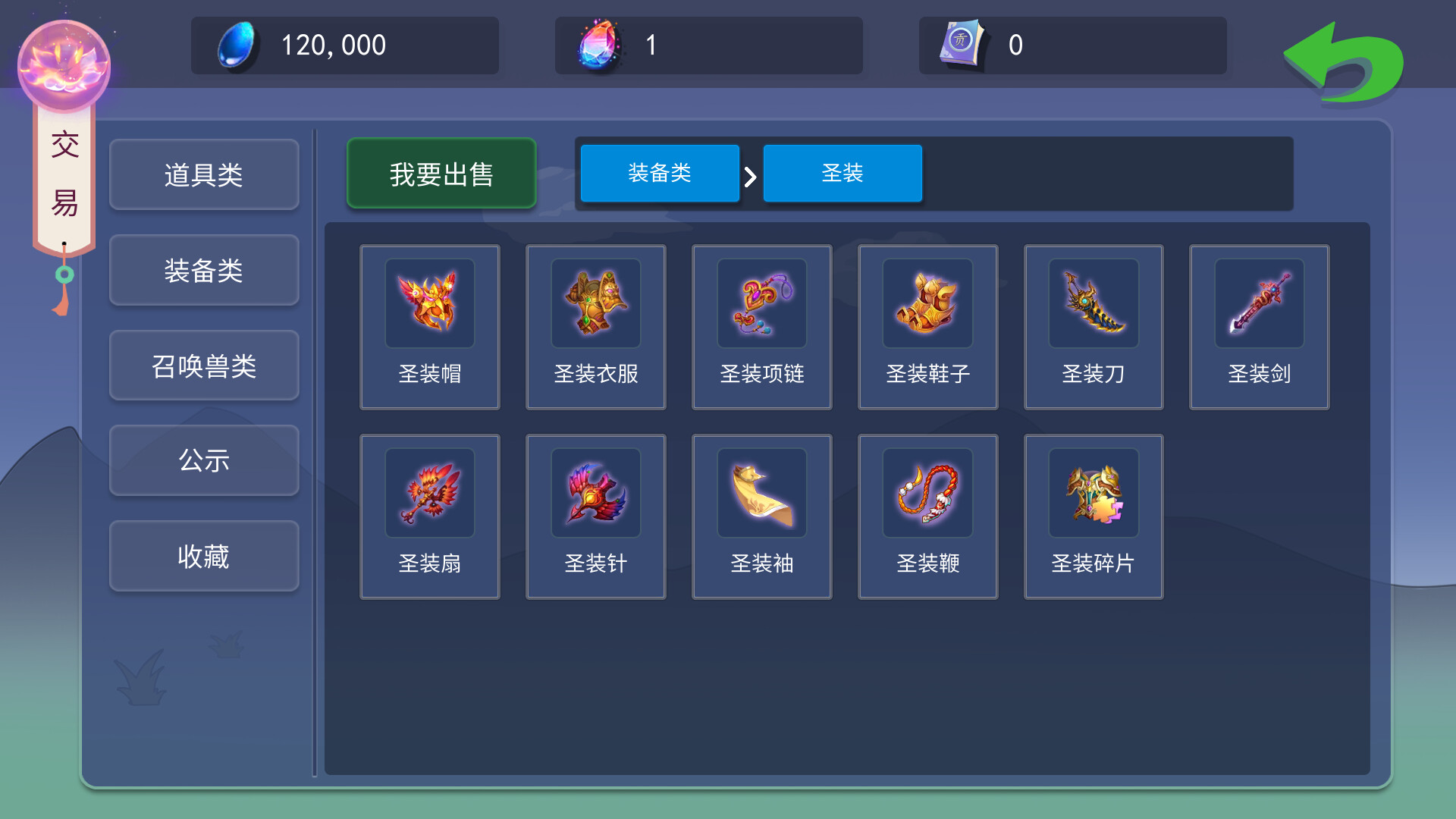
Task: Open the 圣装项链 holy necklace listing
Action: pos(761,326)
